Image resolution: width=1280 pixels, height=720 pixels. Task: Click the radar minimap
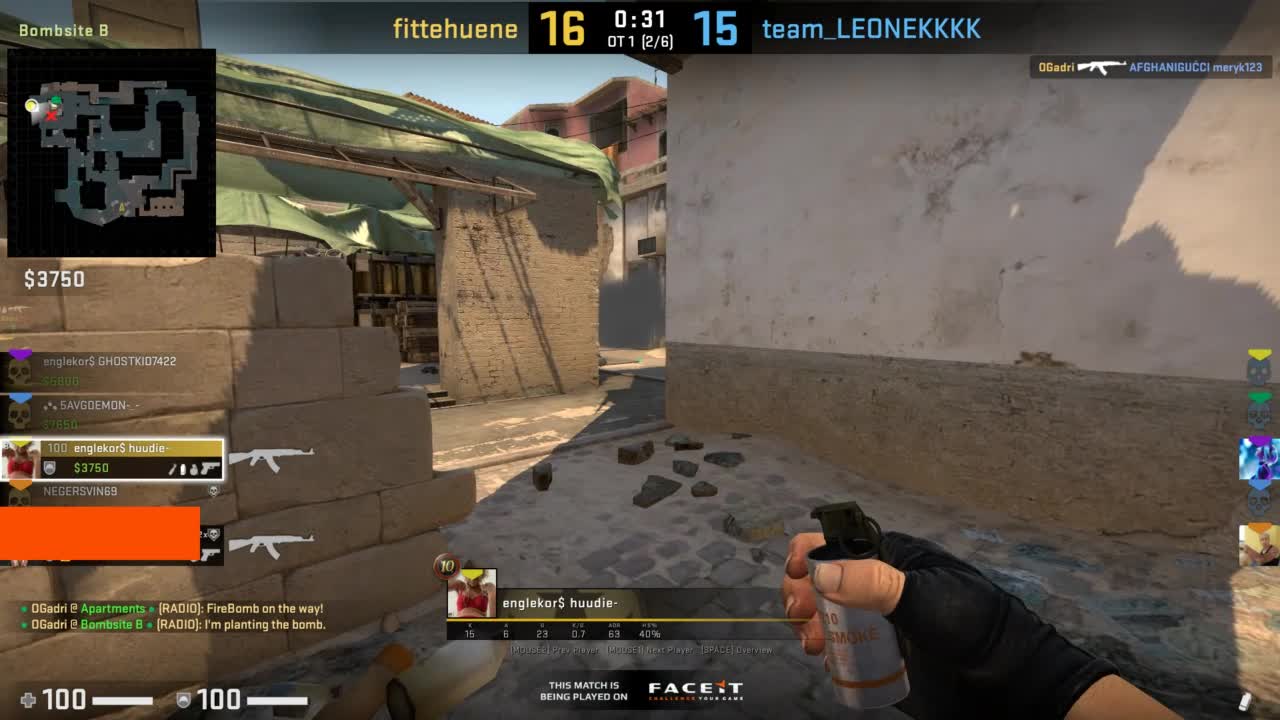click(x=111, y=152)
